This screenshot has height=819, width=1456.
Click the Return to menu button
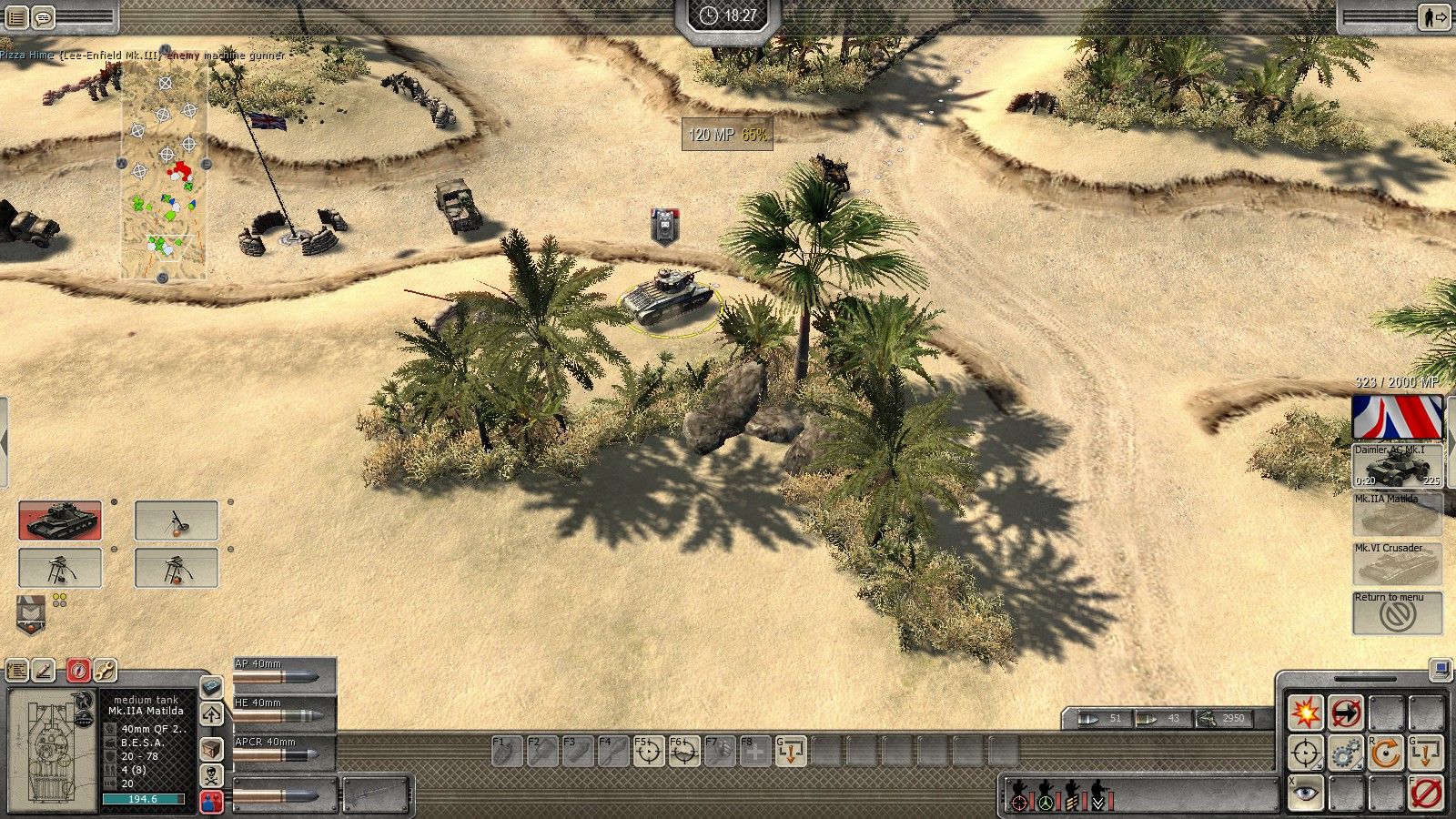(x=1397, y=612)
